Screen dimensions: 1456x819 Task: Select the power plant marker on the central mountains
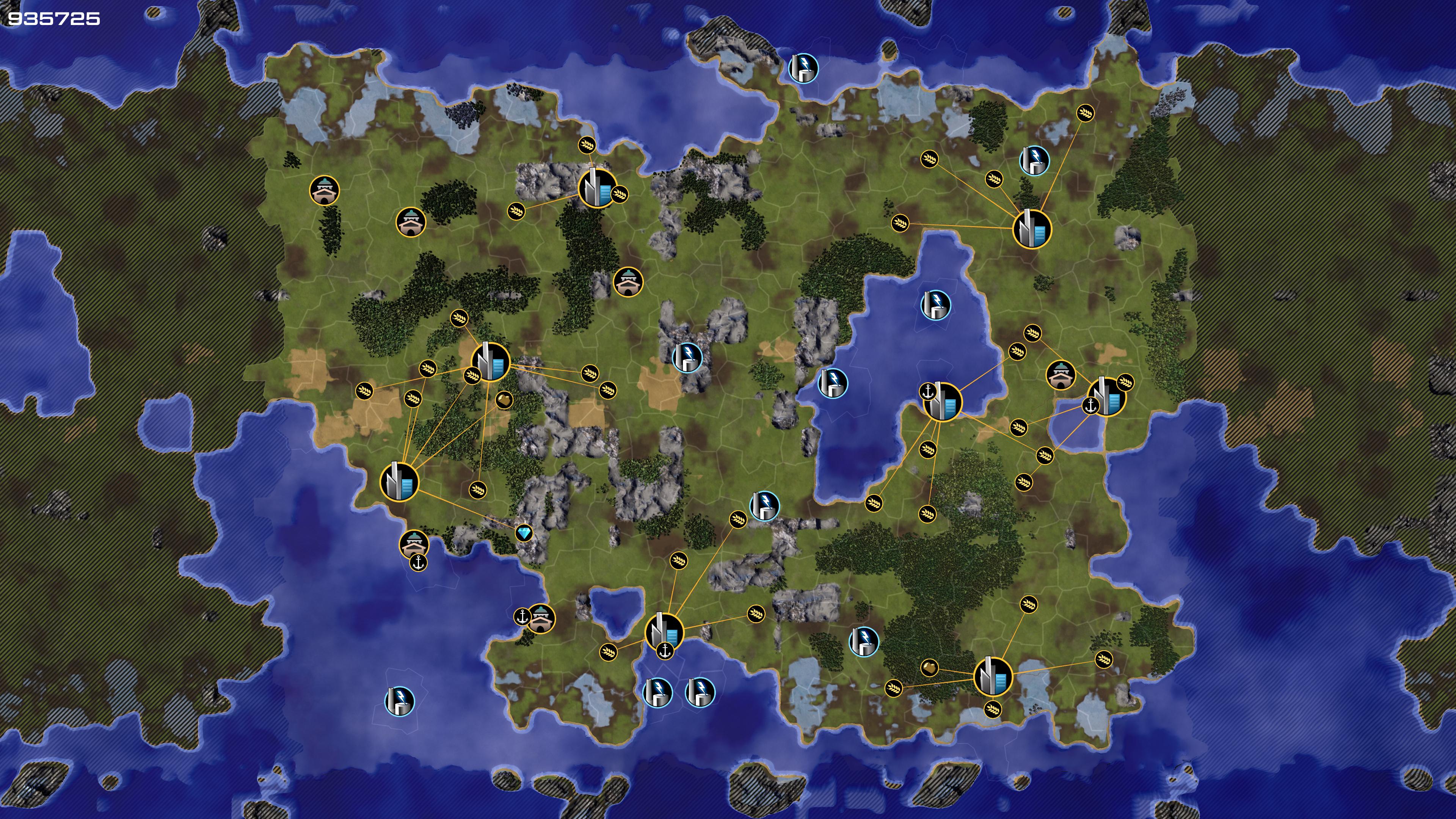click(687, 357)
